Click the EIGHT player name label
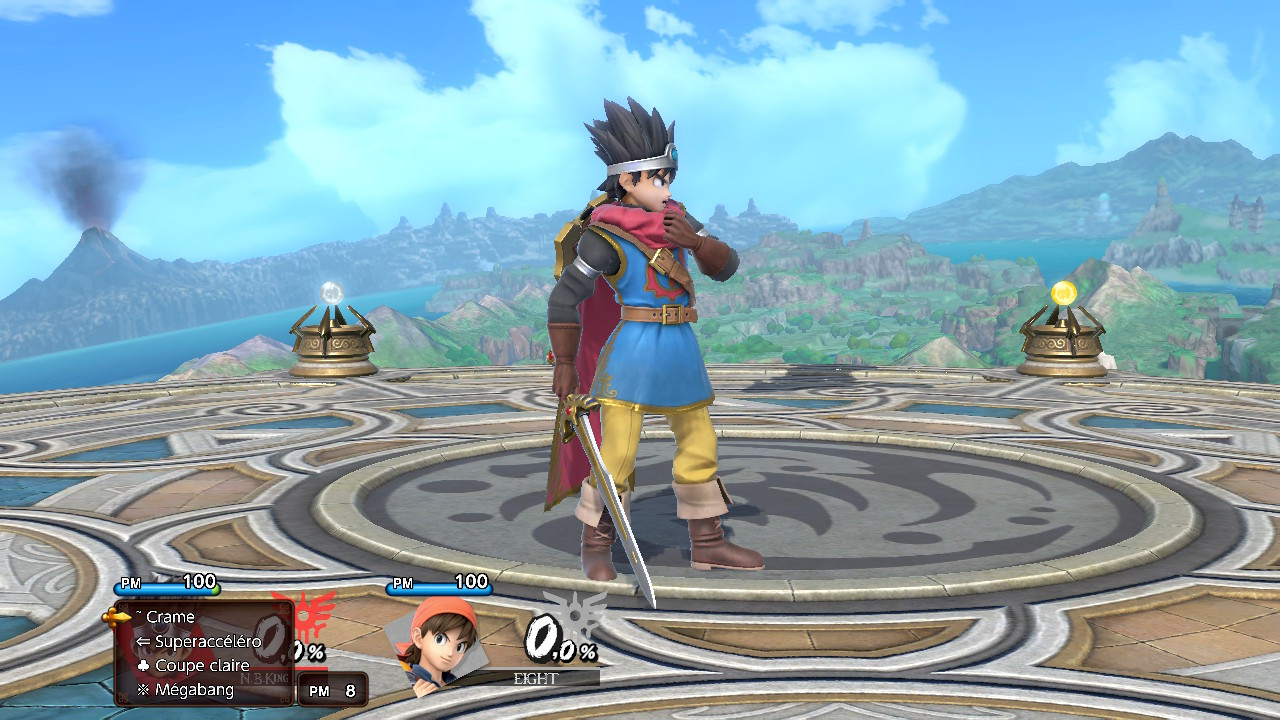 536,676
